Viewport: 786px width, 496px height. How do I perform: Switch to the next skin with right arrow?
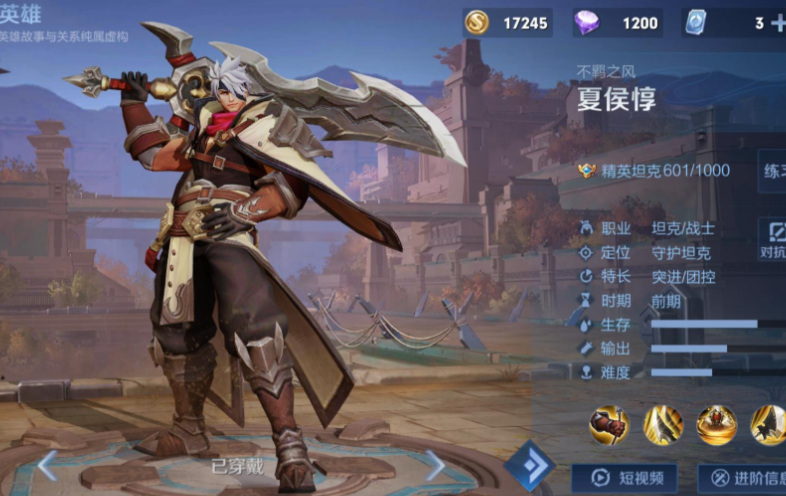pos(435,464)
